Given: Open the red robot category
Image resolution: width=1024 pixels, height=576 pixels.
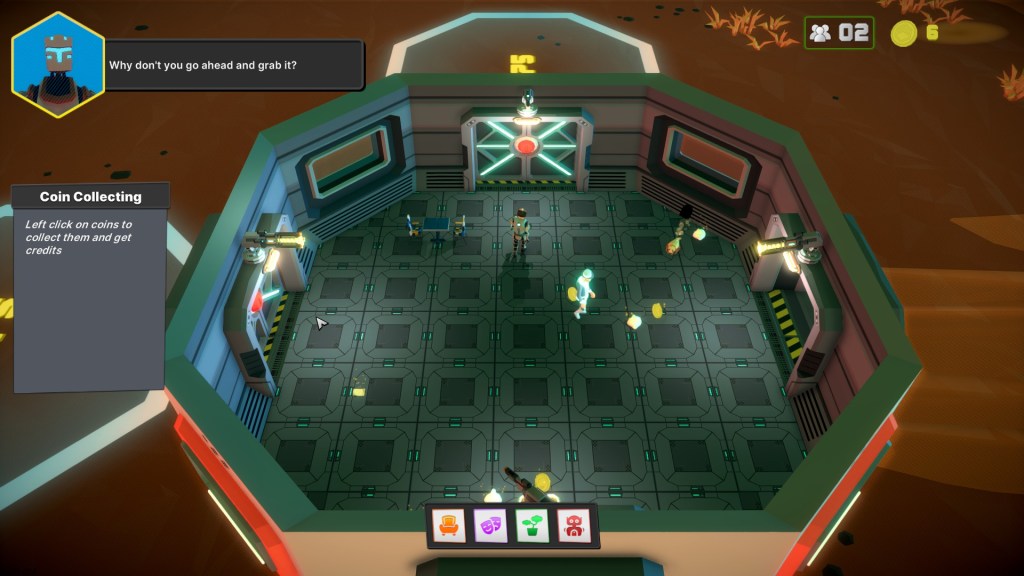Looking at the screenshot, I should pyautogui.click(x=572, y=525).
